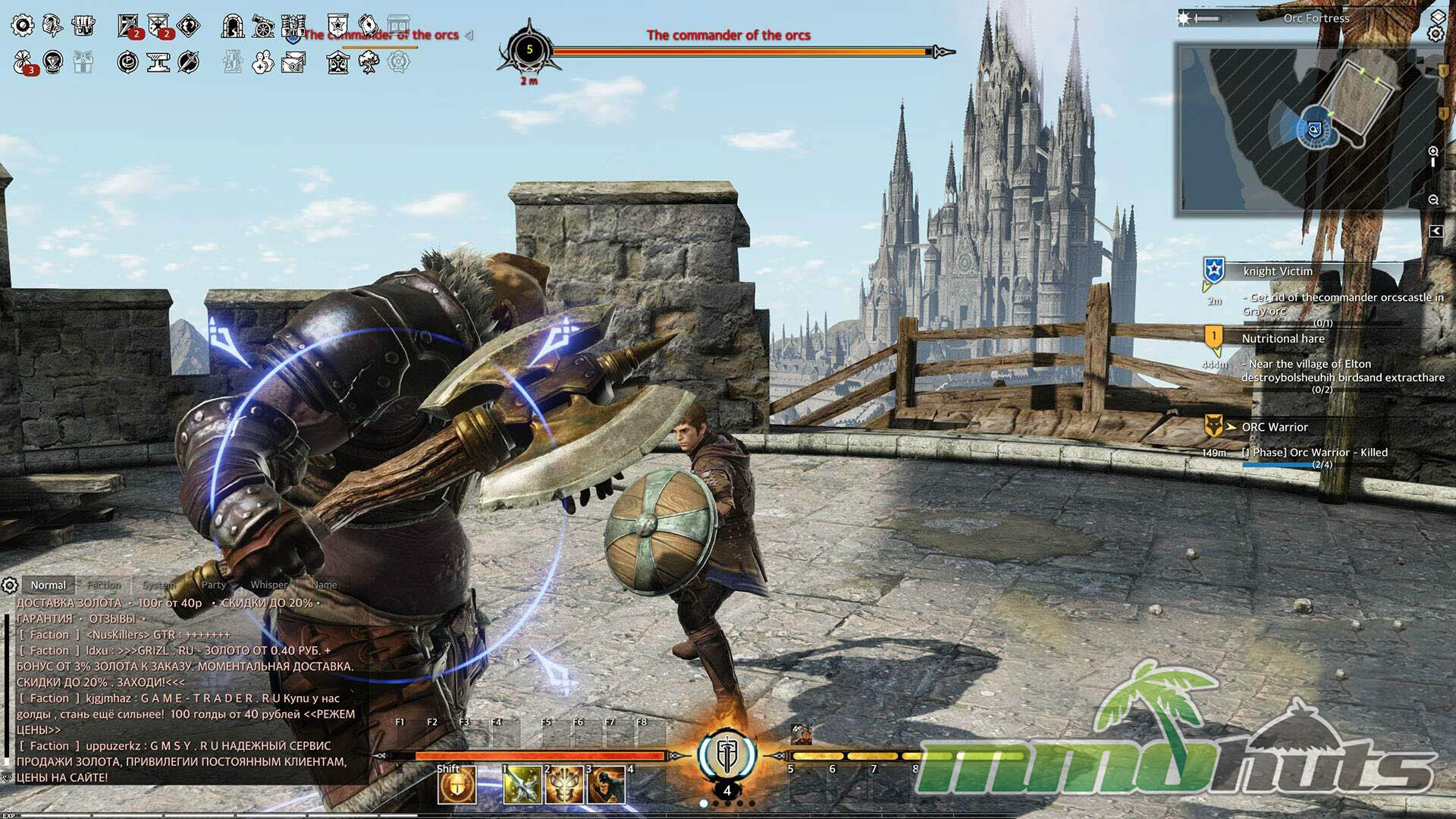The image size is (1456, 819).
Task: Select the Nutritional hare quest entry
Action: tap(1283, 339)
